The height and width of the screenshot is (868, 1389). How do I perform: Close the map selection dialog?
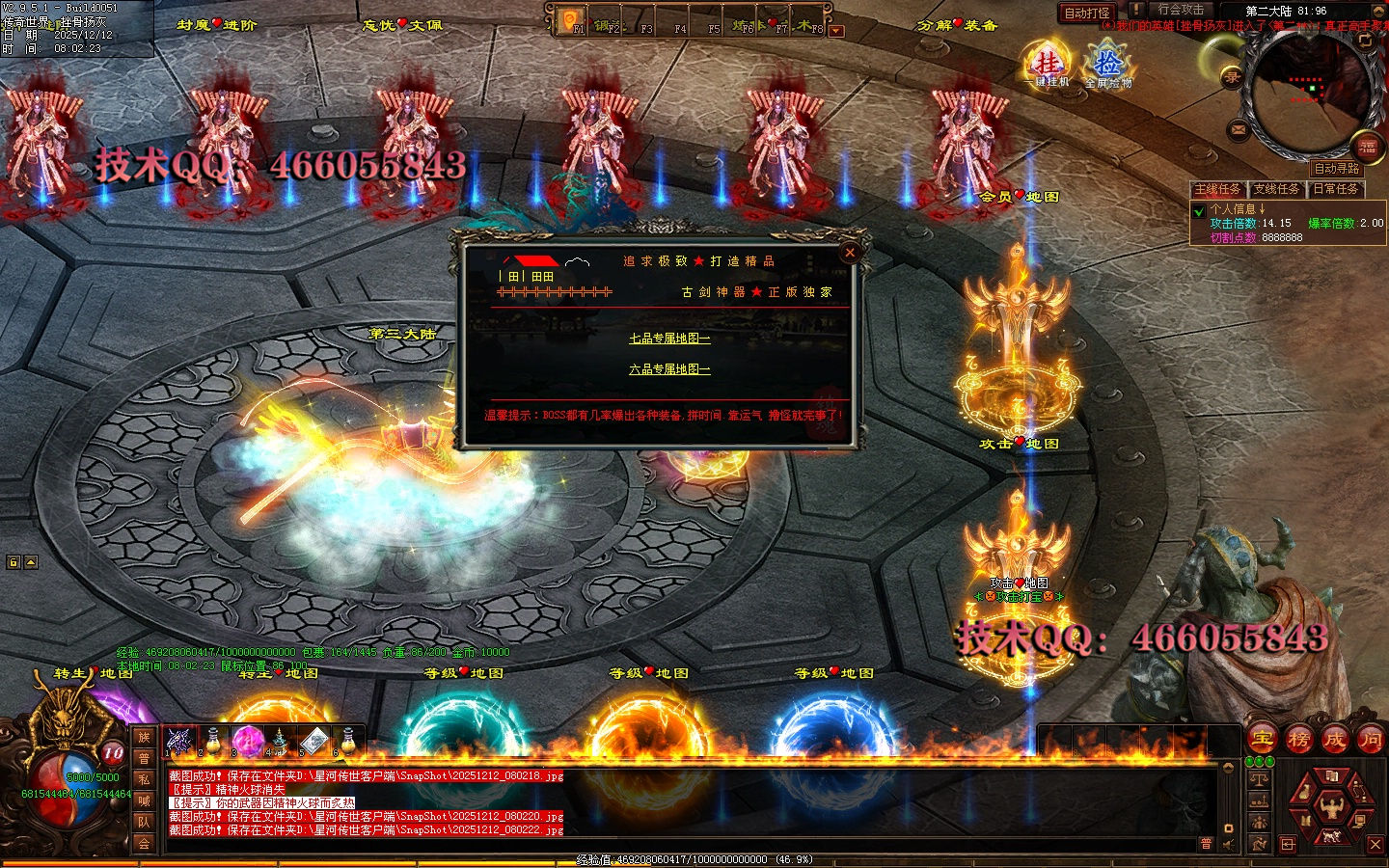[x=850, y=253]
